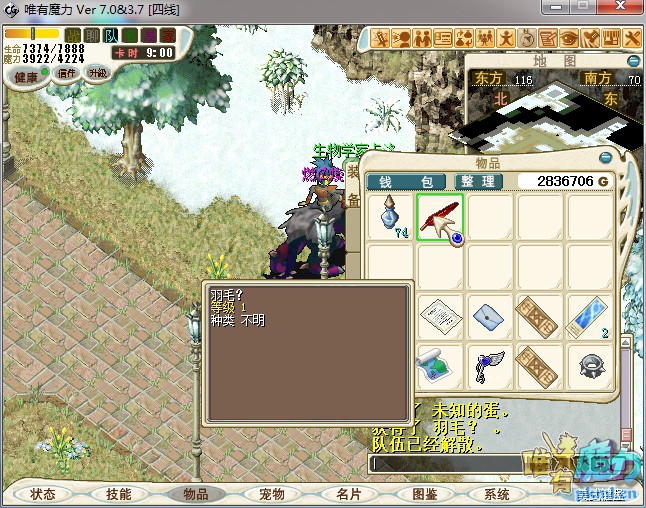Select the green map scroll item
The image size is (646, 508).
click(440, 366)
